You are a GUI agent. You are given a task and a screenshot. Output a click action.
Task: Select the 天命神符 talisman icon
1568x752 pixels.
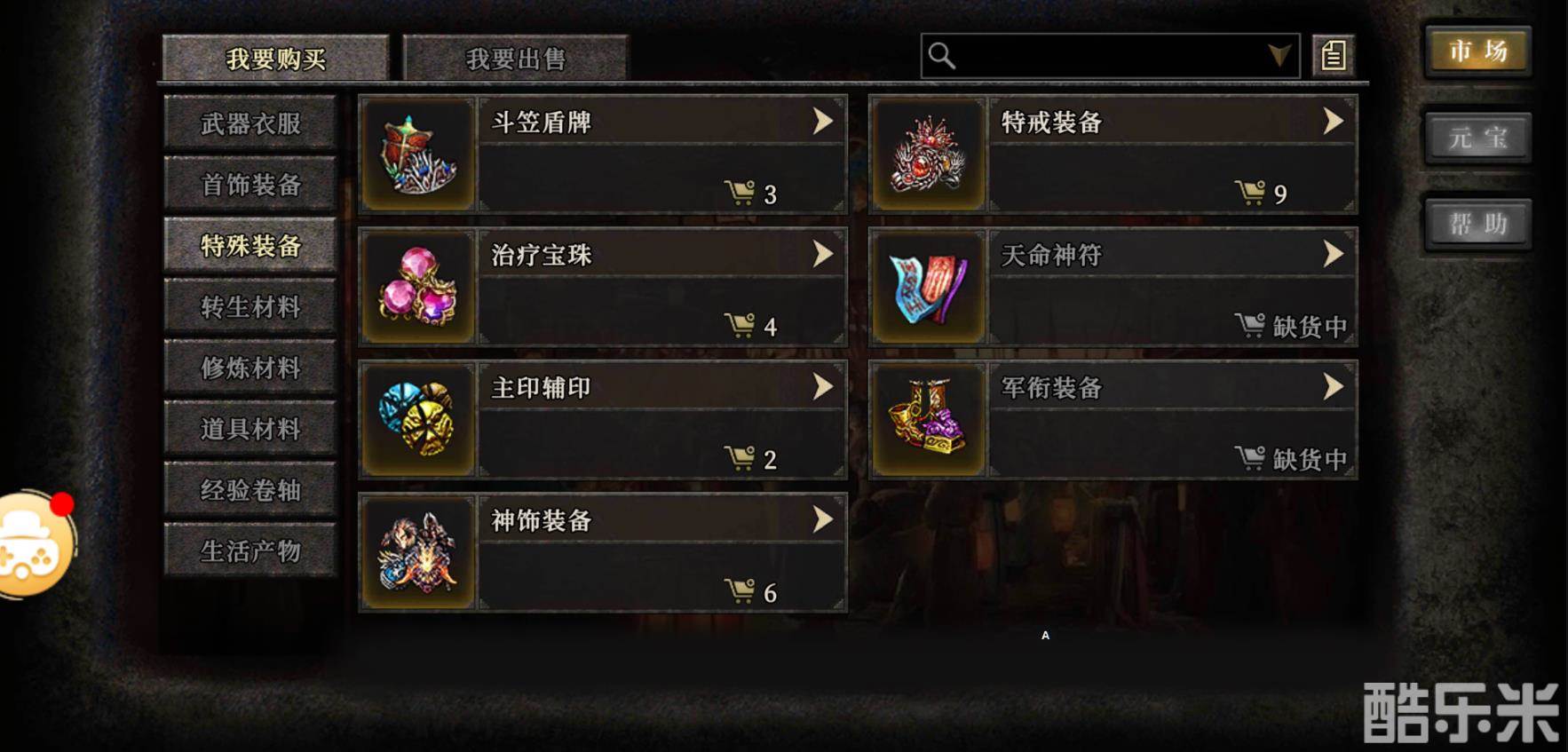928,286
